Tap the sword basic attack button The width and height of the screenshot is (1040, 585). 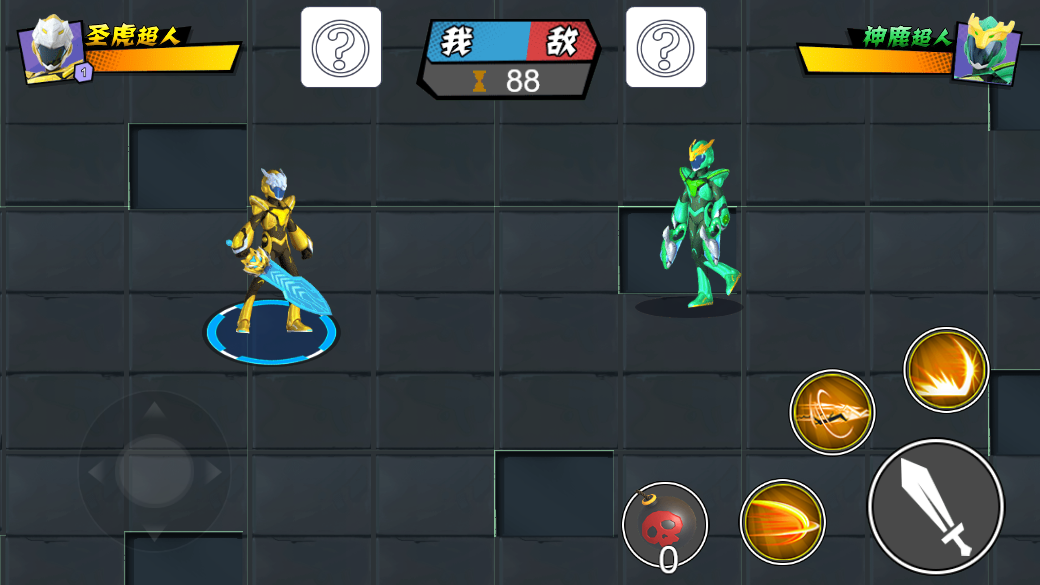pyautogui.click(x=935, y=506)
